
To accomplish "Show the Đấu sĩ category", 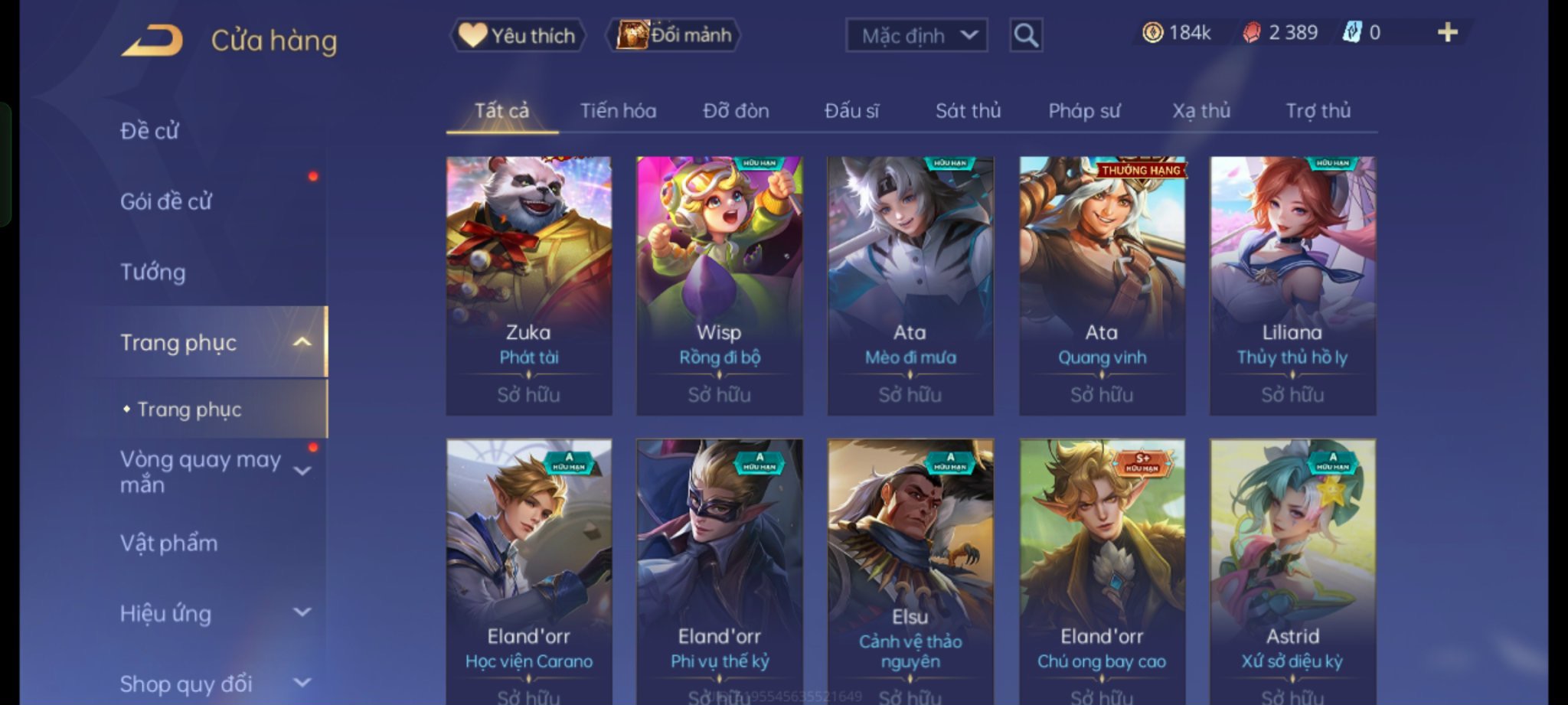I will coord(851,111).
